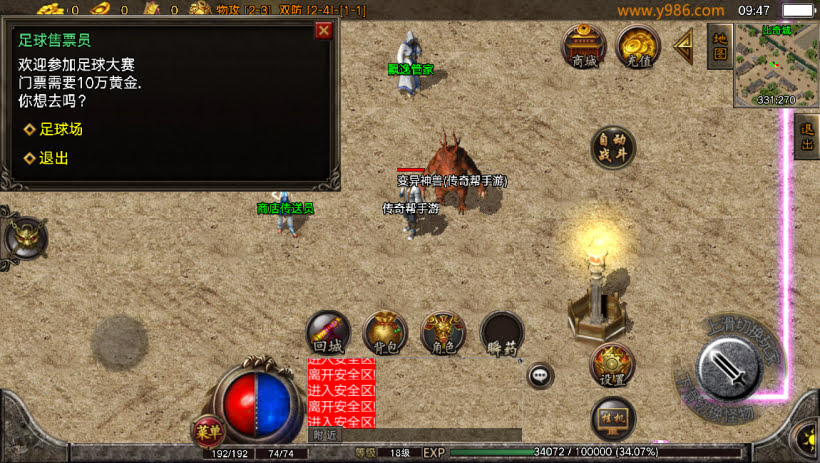The width and height of the screenshot is (820, 463).
Task: Open the 背包 backpack
Action: click(385, 332)
